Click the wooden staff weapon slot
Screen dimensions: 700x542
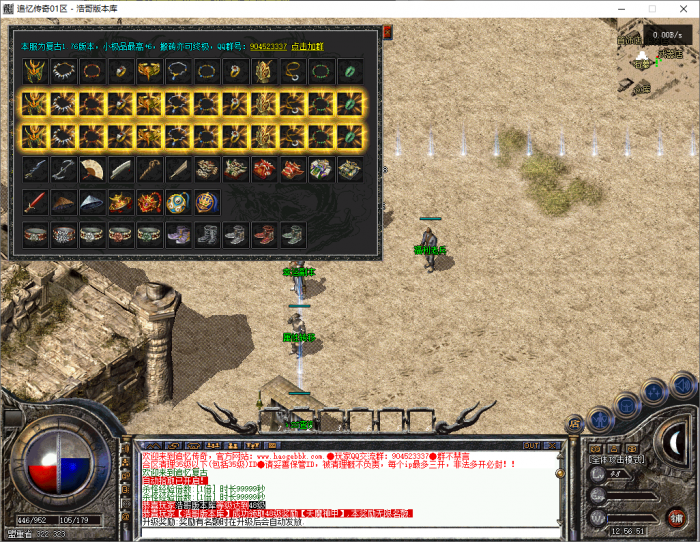(150, 169)
